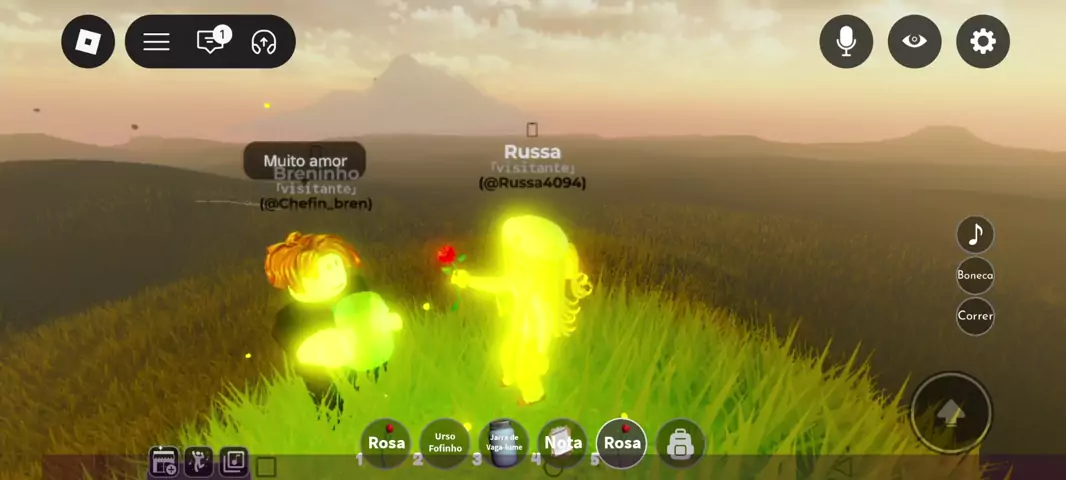Open the Roblox main menu logo button
The image size is (1066, 480).
(88, 42)
